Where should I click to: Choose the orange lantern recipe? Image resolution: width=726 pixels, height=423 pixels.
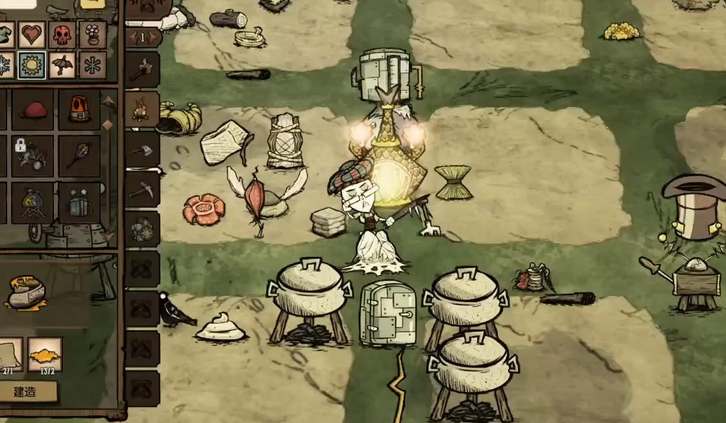tap(77, 109)
